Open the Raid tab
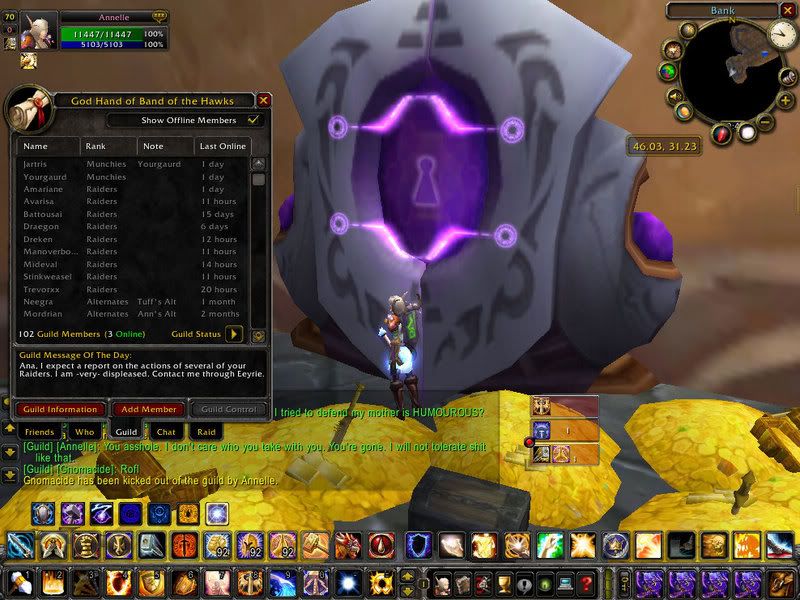Viewport: 800px width, 600px height. 206,432
